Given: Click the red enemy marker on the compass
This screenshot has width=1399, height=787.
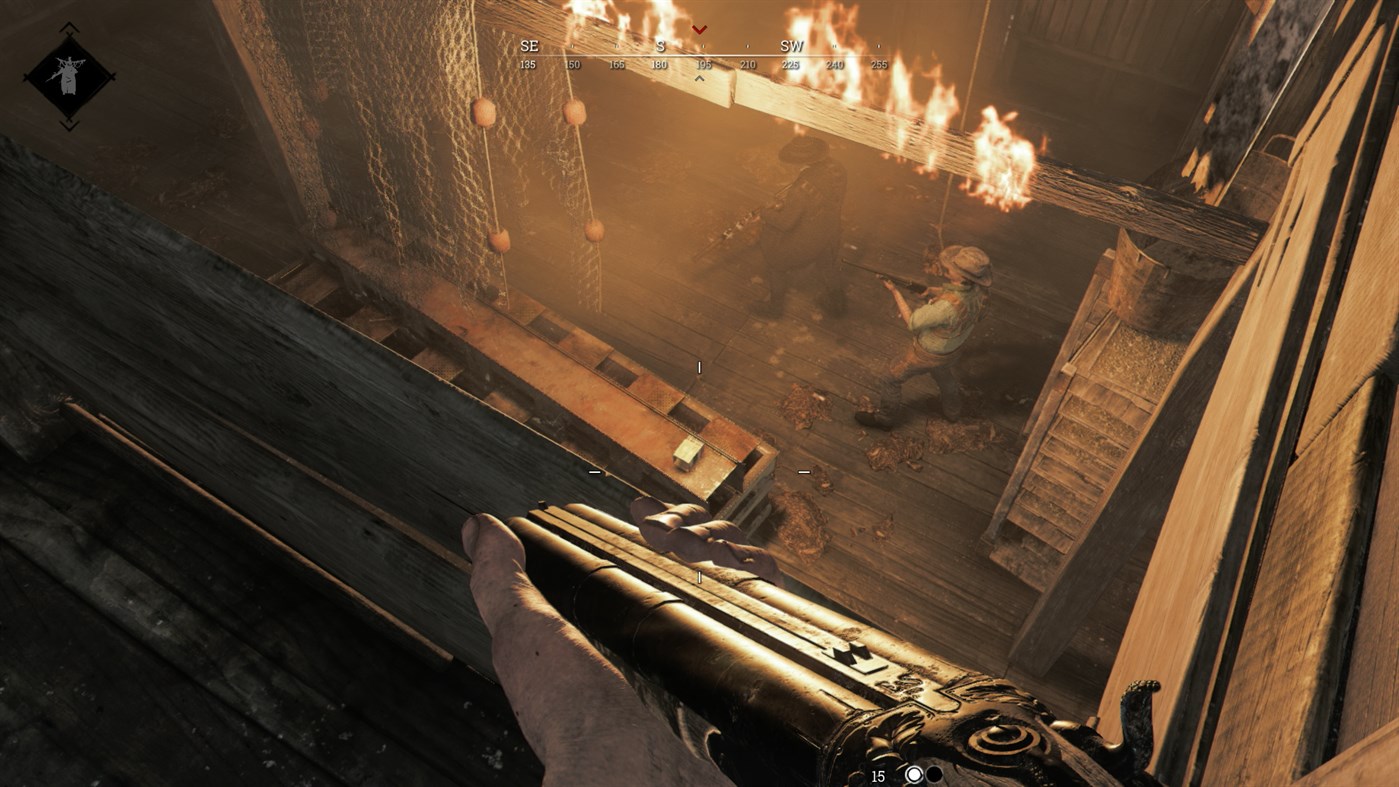Looking at the screenshot, I should (x=698, y=28).
